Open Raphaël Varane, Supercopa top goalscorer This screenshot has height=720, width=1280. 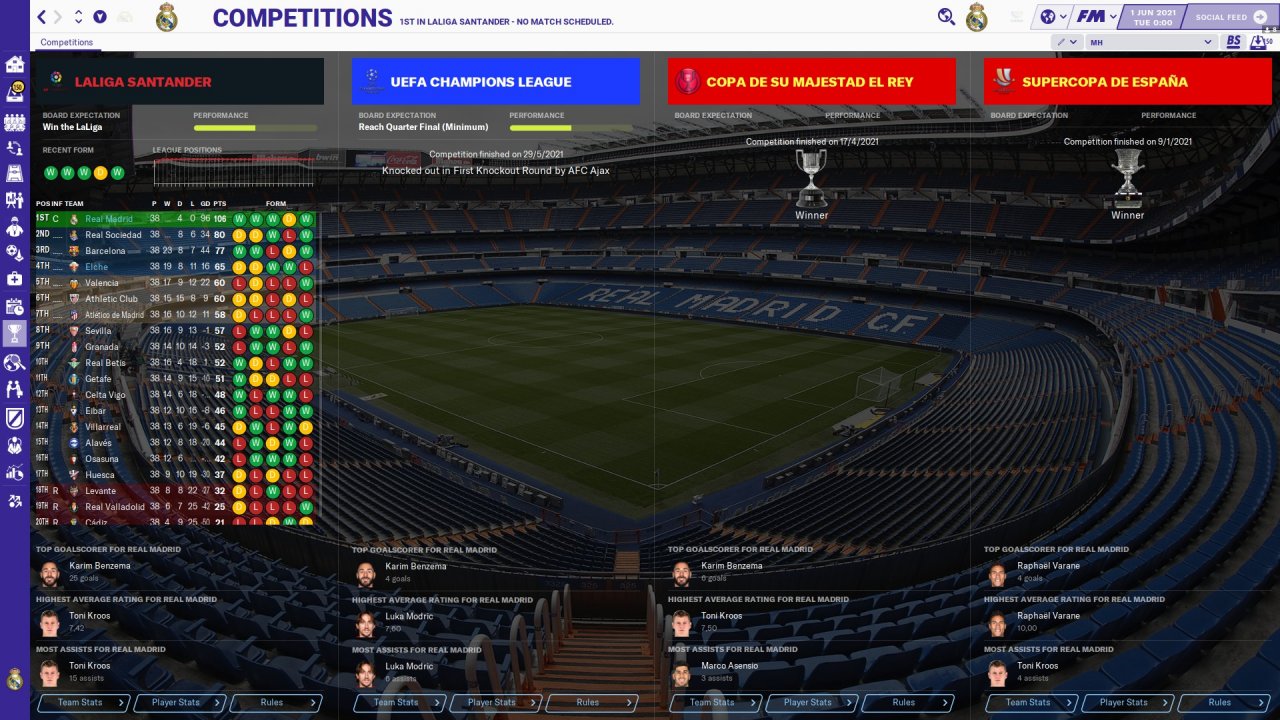coord(1049,566)
